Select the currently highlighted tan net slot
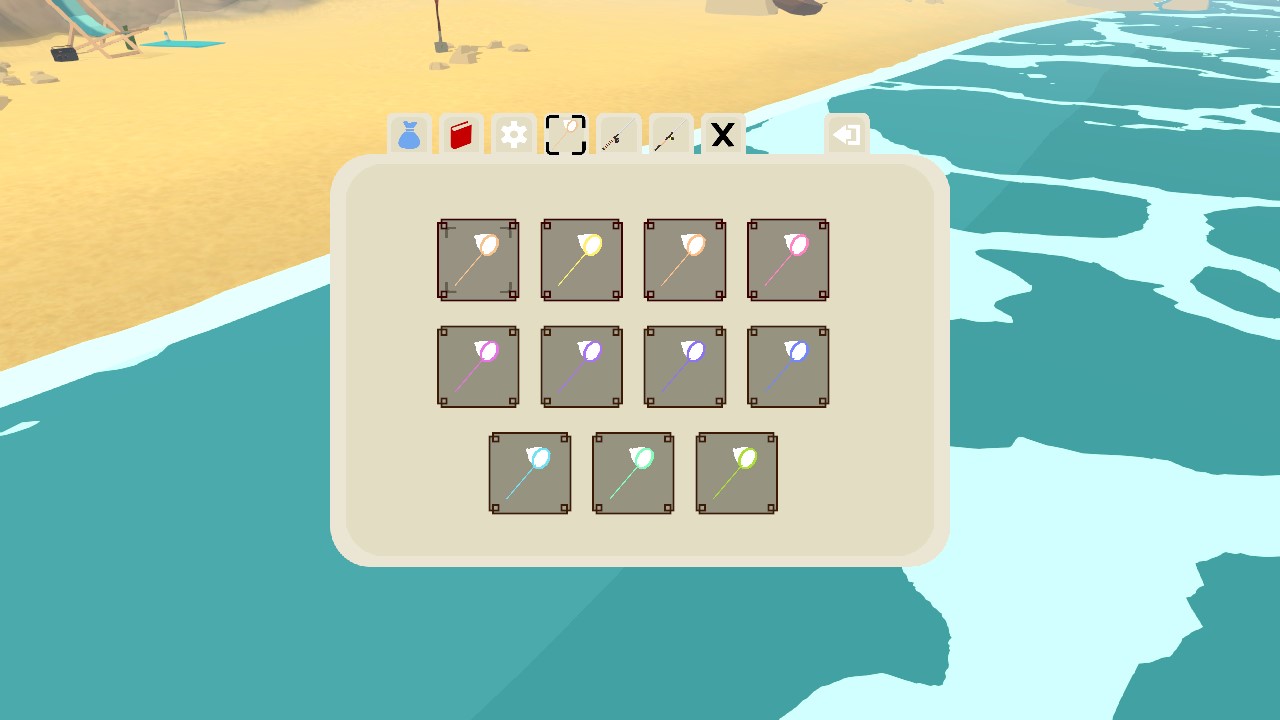This screenshot has width=1280, height=720. click(x=478, y=260)
